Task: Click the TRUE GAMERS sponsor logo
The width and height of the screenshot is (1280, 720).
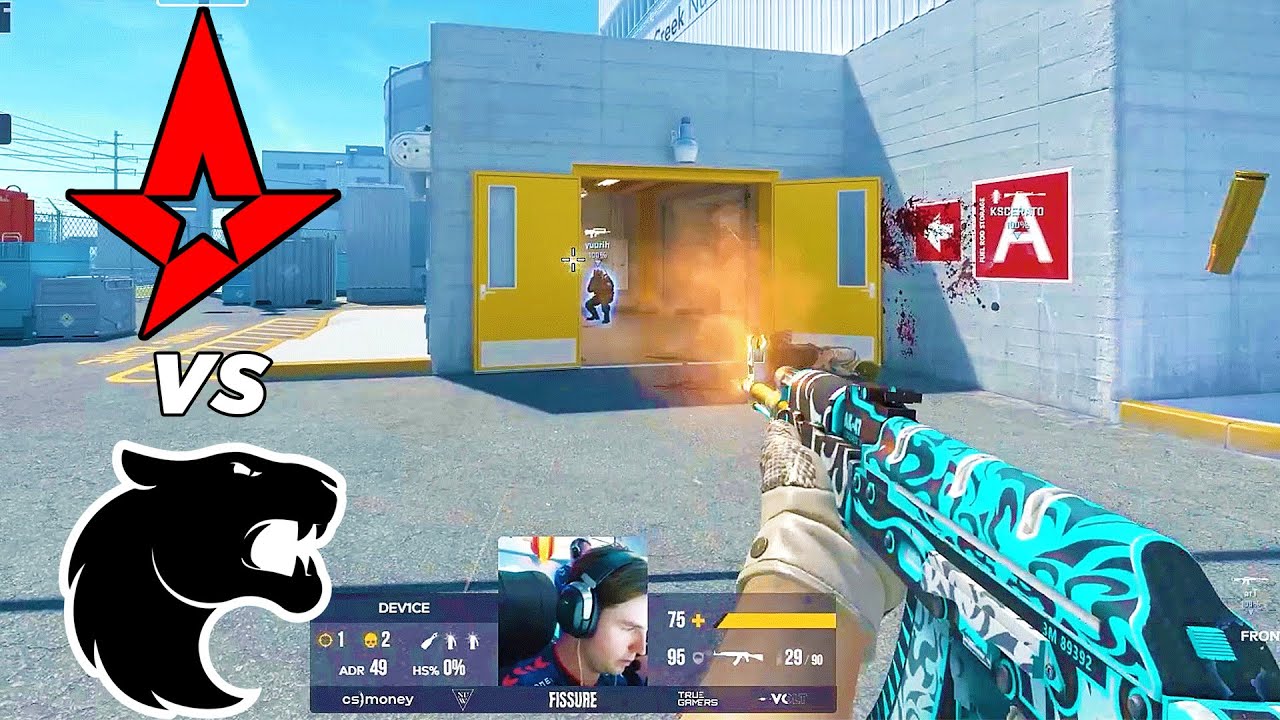Action: coord(698,697)
